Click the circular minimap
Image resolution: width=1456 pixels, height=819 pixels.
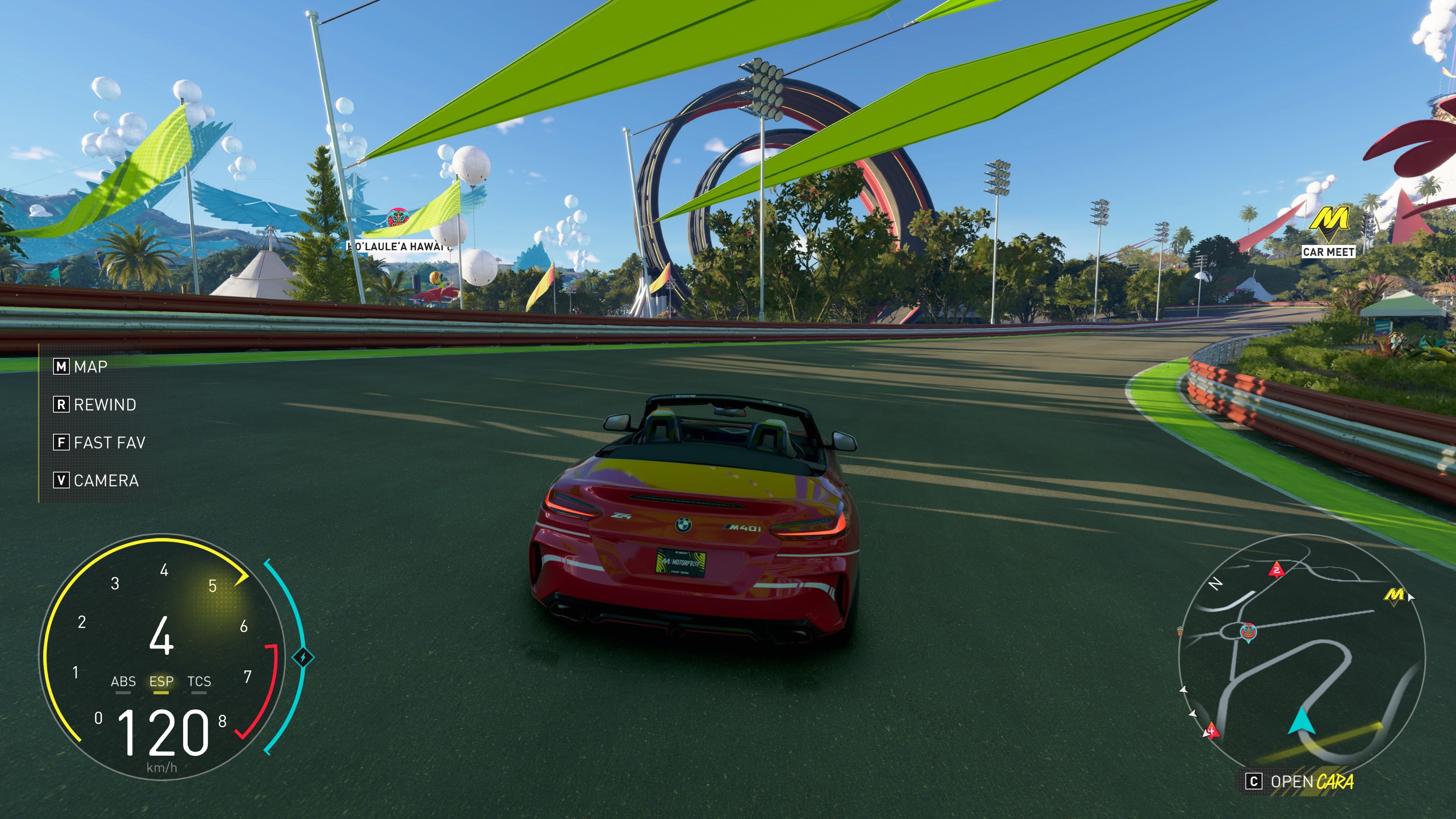tap(1301, 656)
